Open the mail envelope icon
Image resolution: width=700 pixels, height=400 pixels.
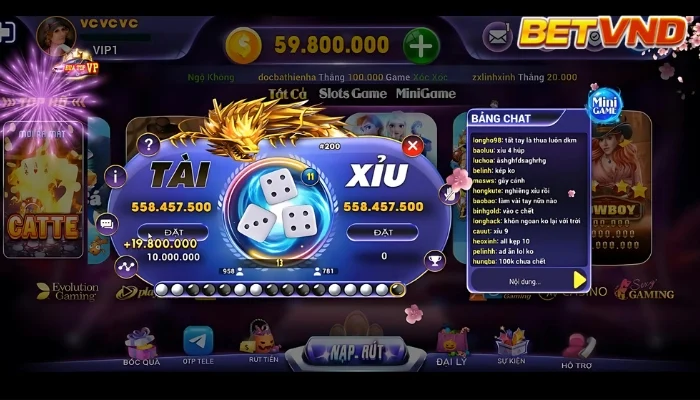point(497,38)
